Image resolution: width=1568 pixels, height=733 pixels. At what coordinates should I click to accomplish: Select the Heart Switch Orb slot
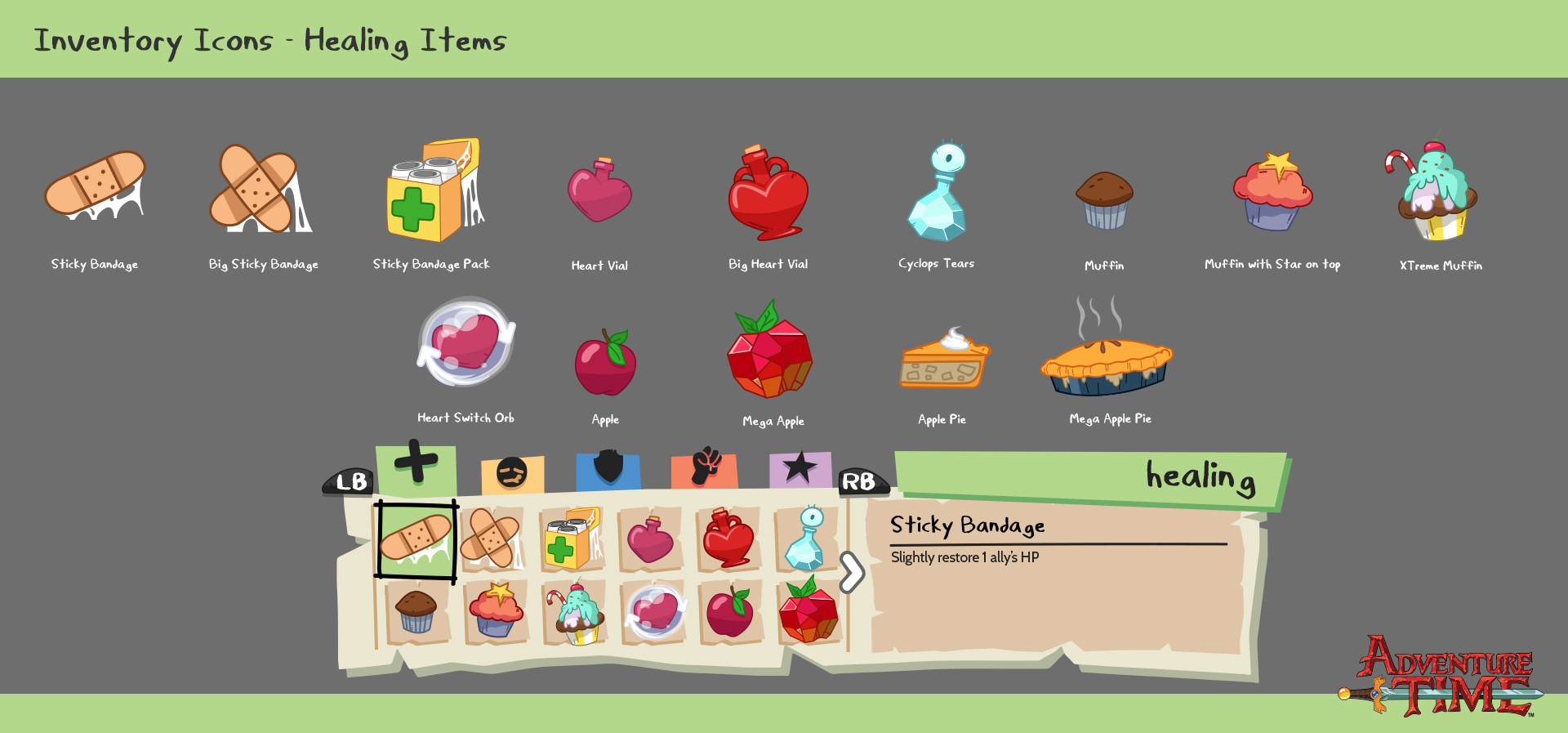pyautogui.click(x=653, y=613)
